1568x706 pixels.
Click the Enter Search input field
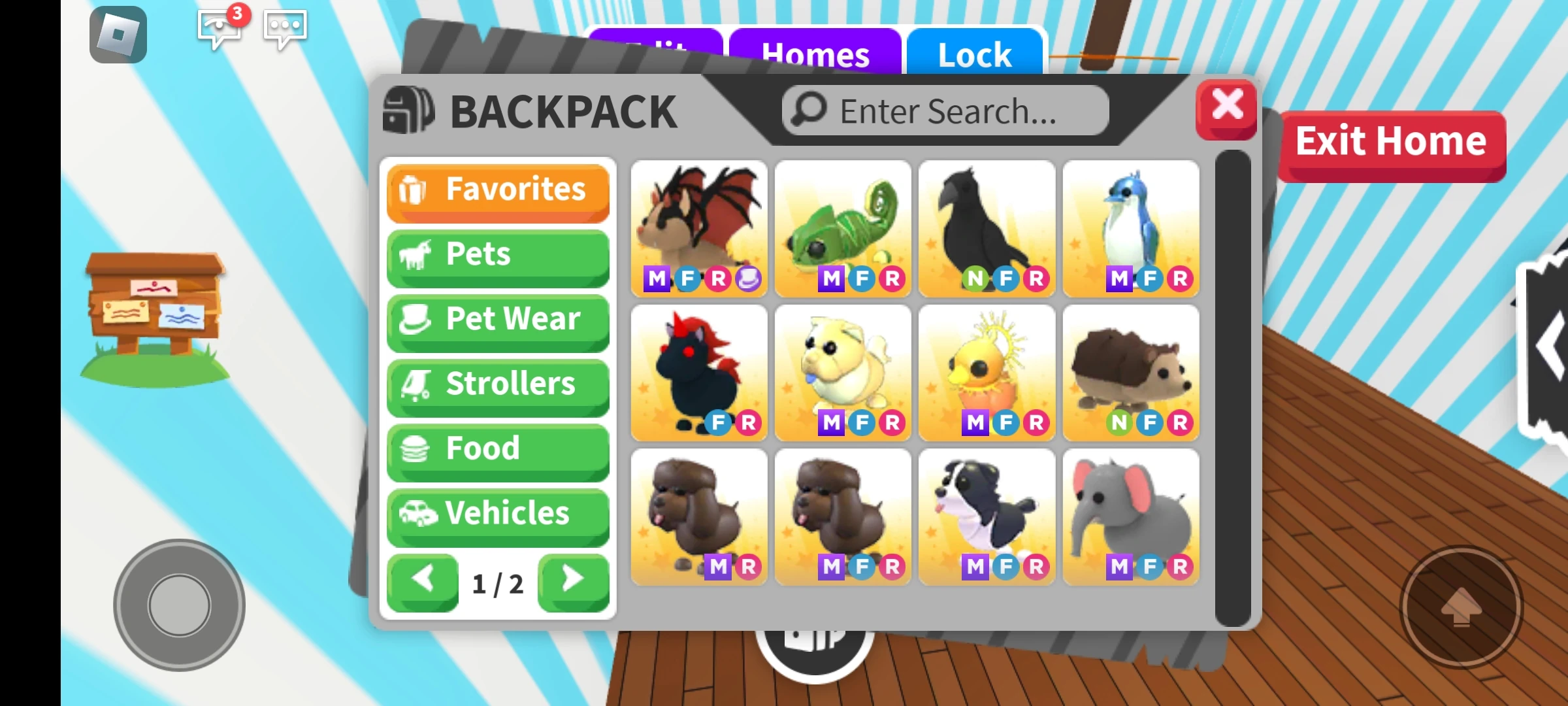[x=947, y=109]
